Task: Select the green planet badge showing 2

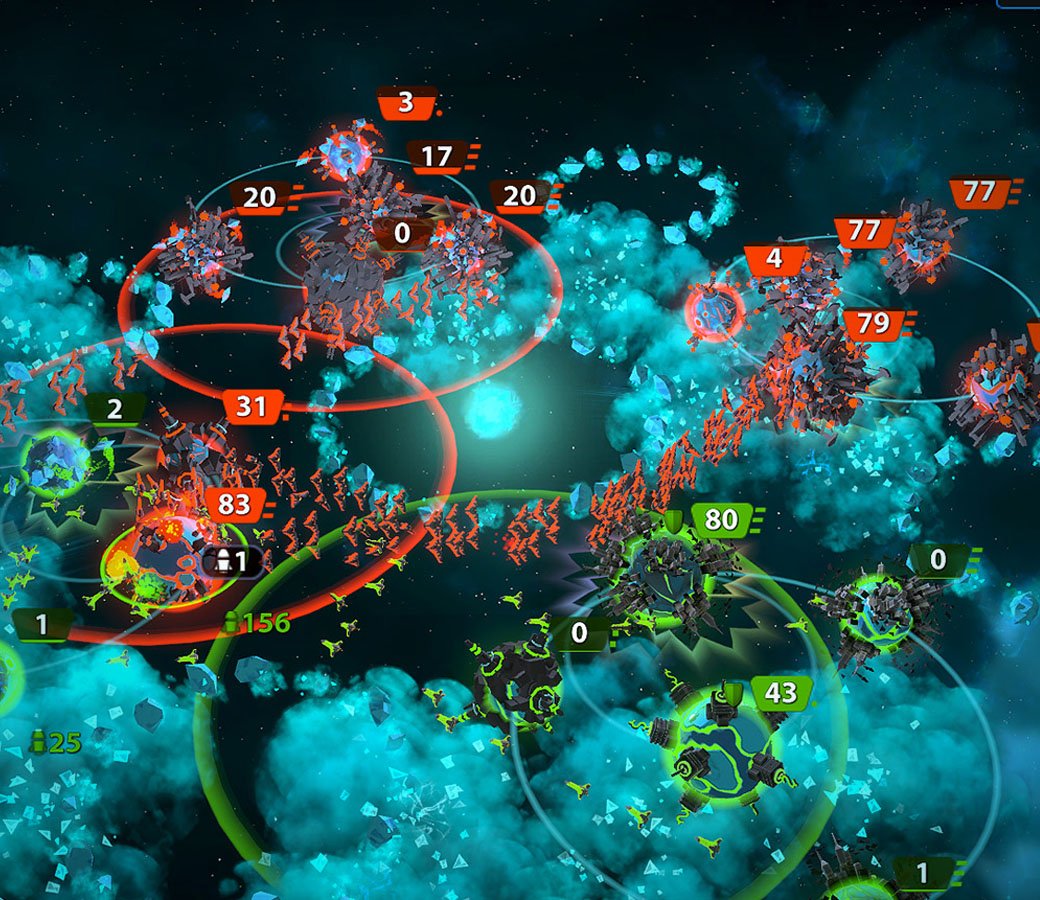Action: pyautogui.click(x=115, y=409)
